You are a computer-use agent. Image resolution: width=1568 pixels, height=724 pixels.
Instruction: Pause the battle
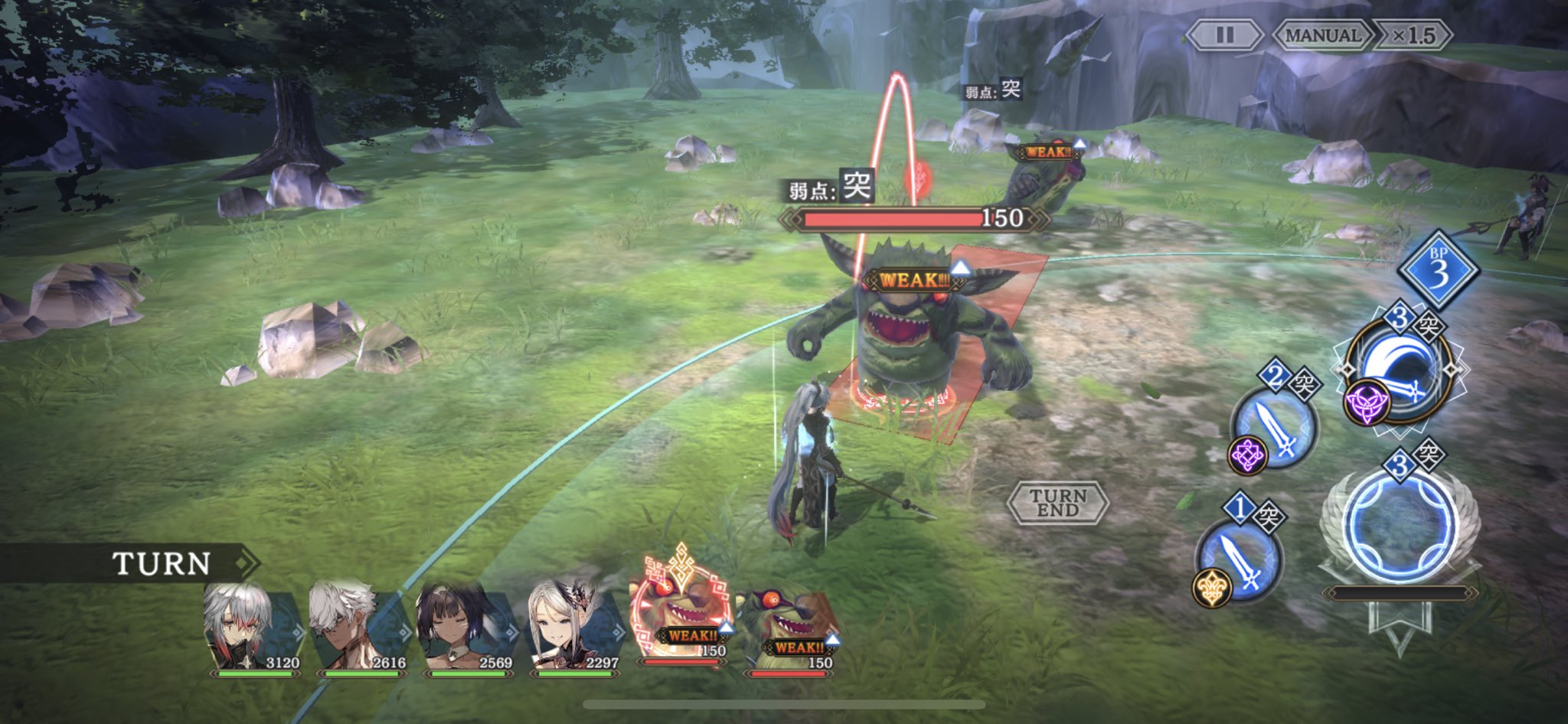pyautogui.click(x=1224, y=35)
